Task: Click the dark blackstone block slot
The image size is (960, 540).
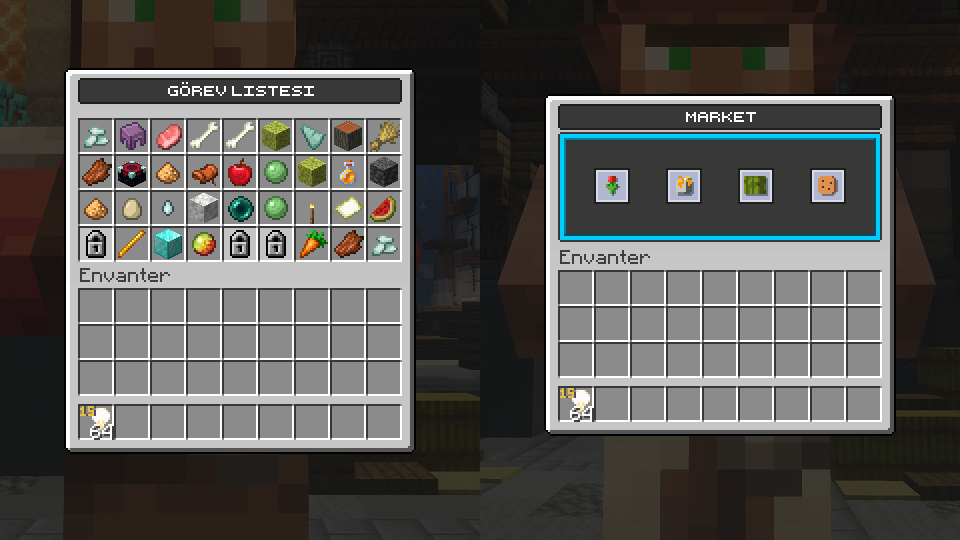Action: tap(384, 172)
